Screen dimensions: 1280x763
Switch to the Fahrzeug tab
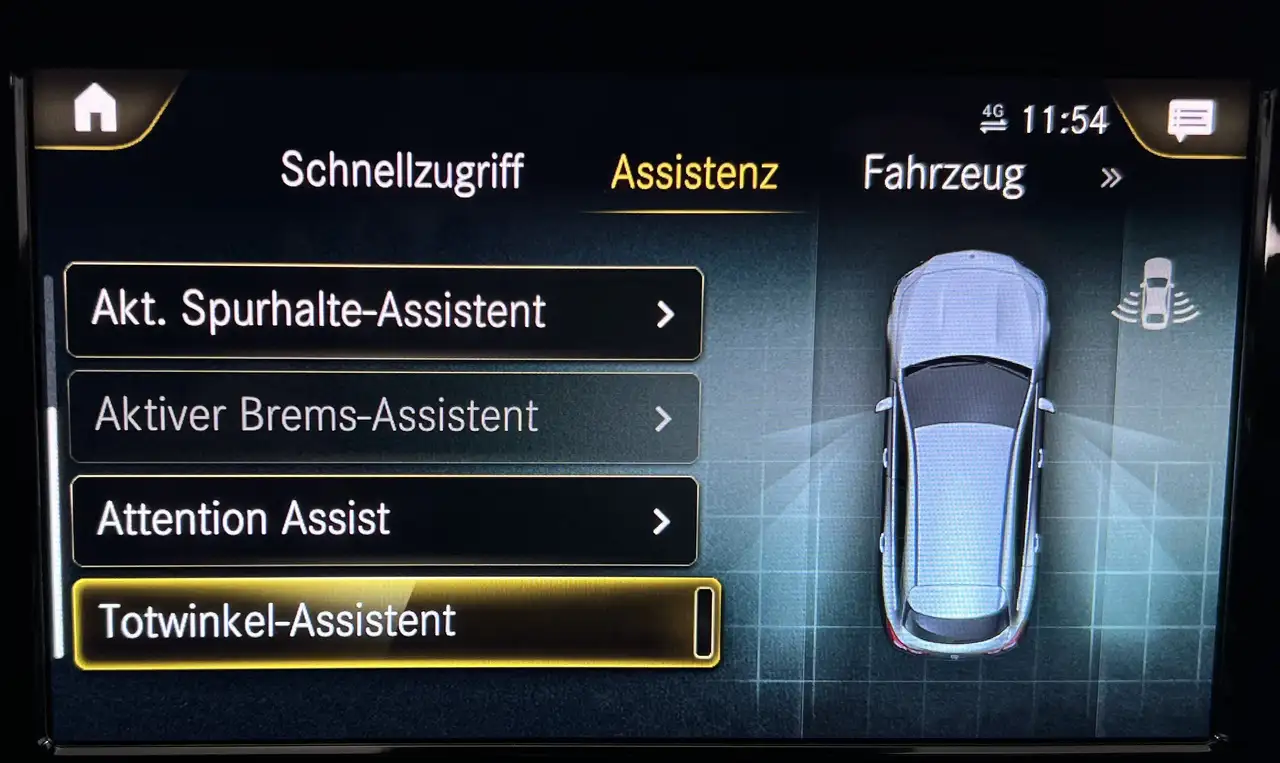tap(943, 174)
